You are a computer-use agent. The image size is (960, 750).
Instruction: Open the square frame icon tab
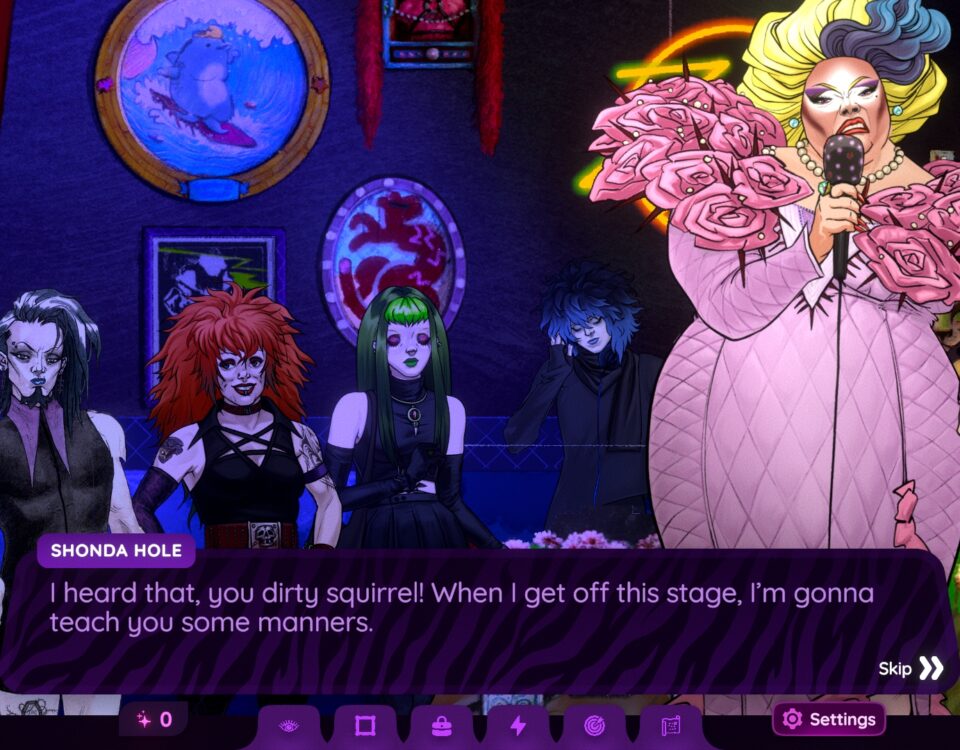pos(365,726)
